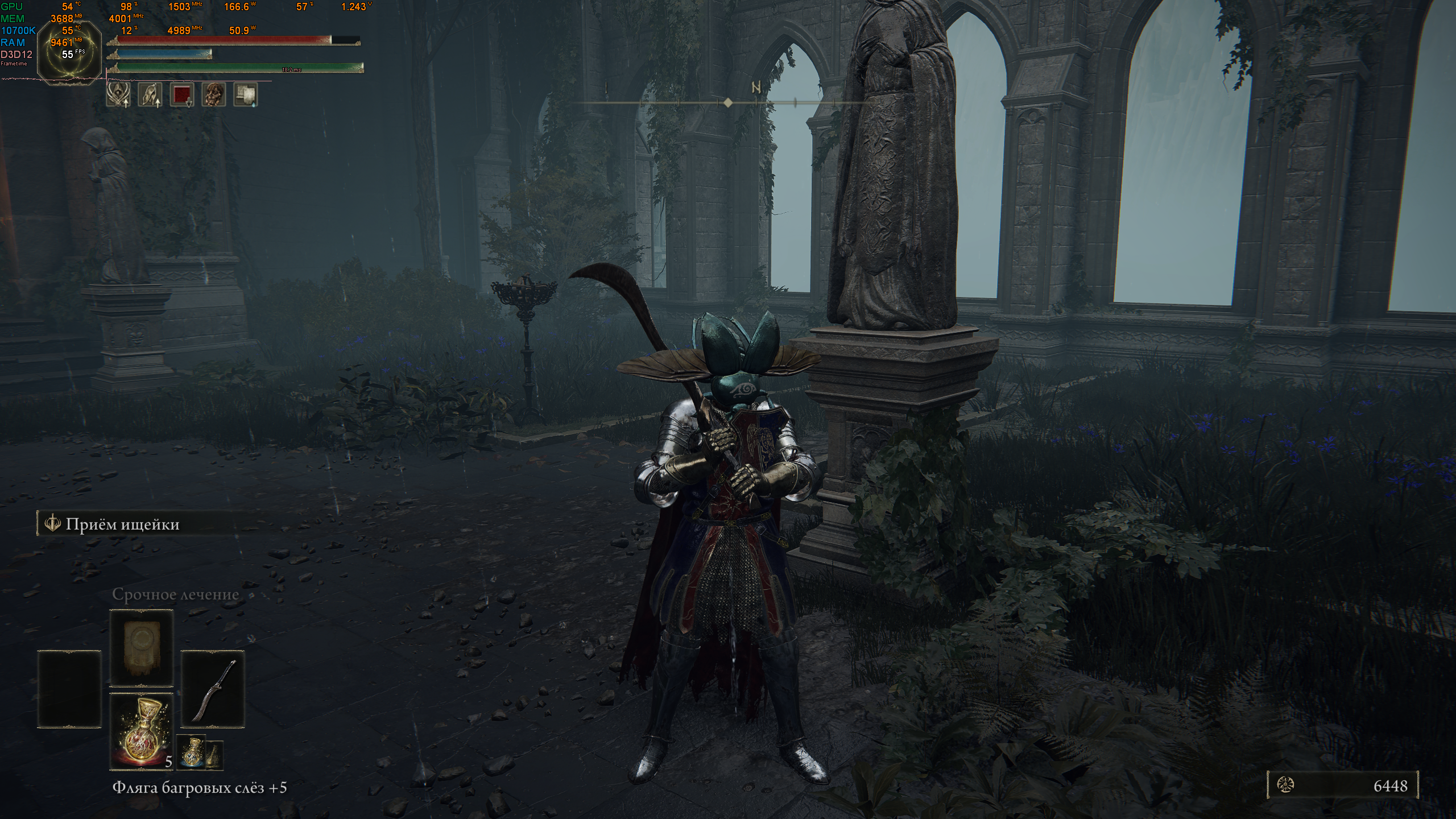The image size is (1456, 819).
Task: Click the wet scroll status icon
Action: click(x=246, y=94)
